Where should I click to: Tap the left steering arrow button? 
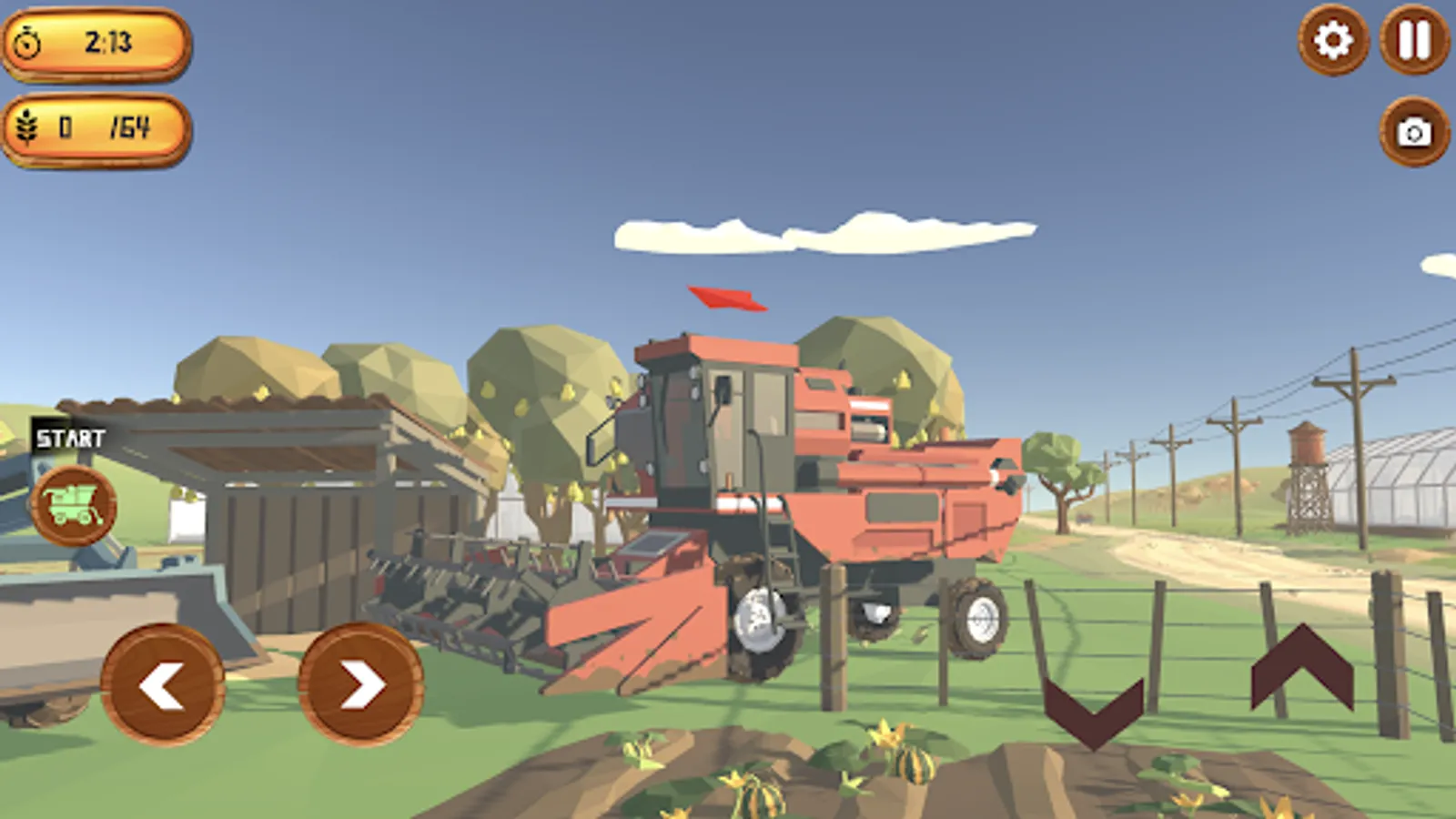(x=164, y=684)
